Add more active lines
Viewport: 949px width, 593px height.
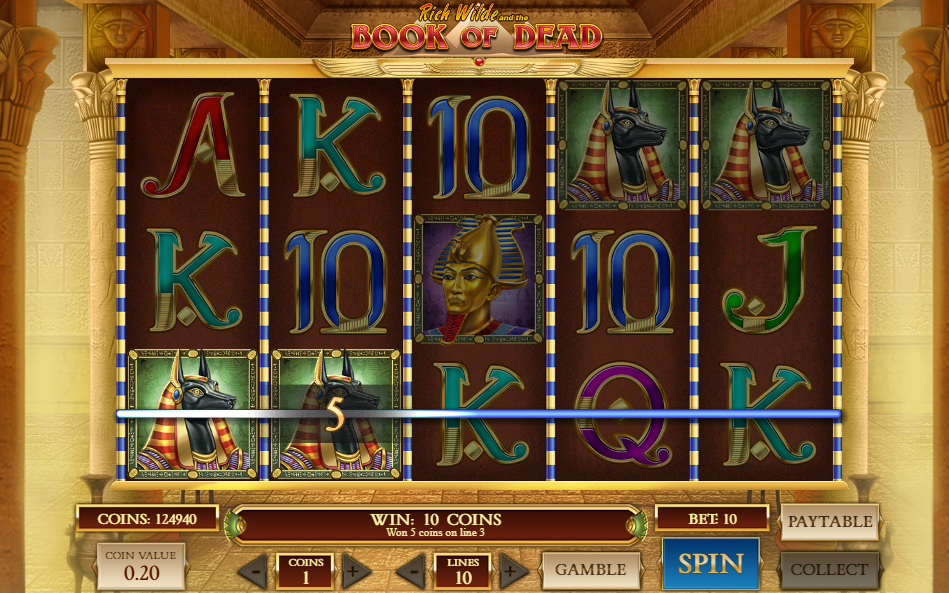510,572
